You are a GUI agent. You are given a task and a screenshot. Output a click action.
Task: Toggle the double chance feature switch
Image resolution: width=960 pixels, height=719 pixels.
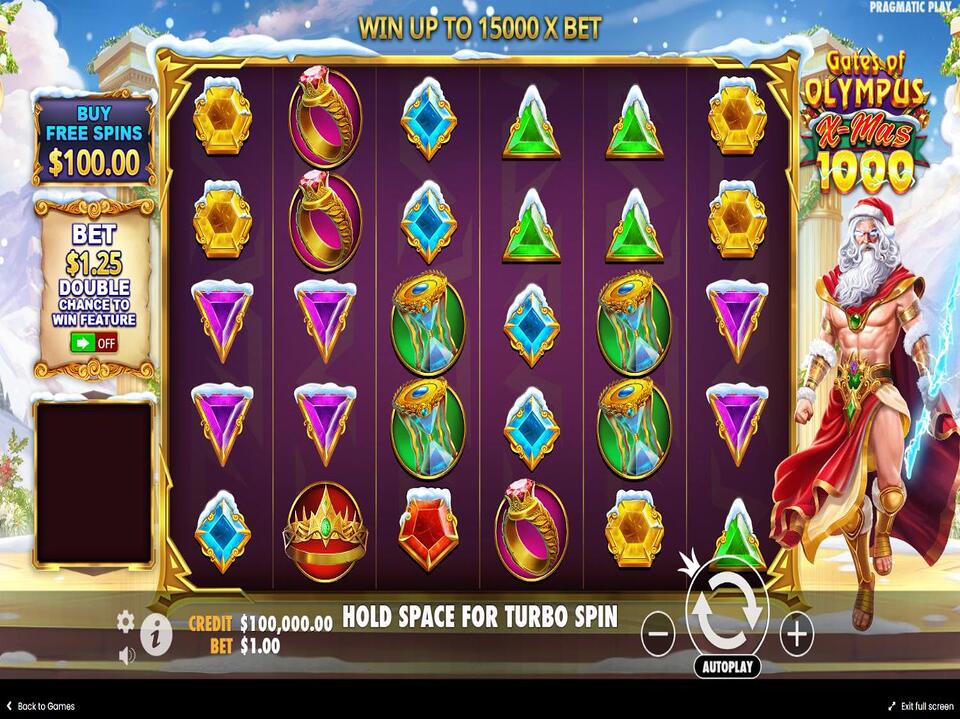click(x=93, y=342)
